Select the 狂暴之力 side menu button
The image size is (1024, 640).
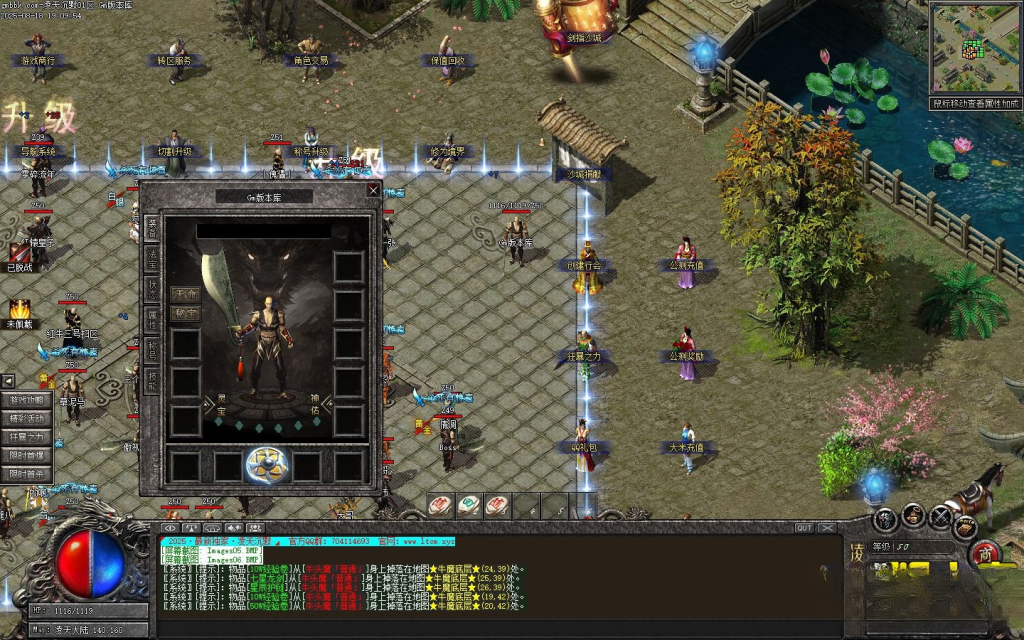click(27, 437)
